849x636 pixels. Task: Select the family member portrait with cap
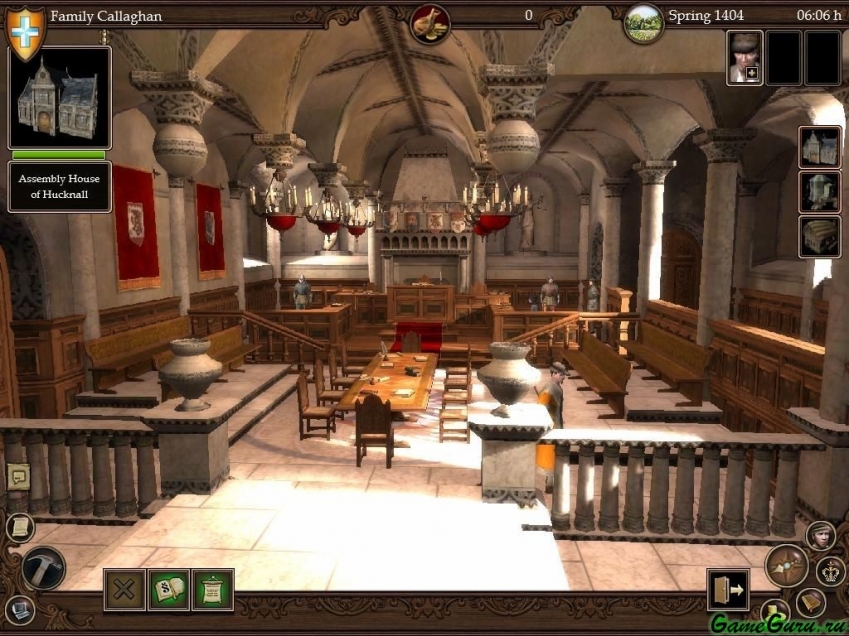pyautogui.click(x=744, y=57)
